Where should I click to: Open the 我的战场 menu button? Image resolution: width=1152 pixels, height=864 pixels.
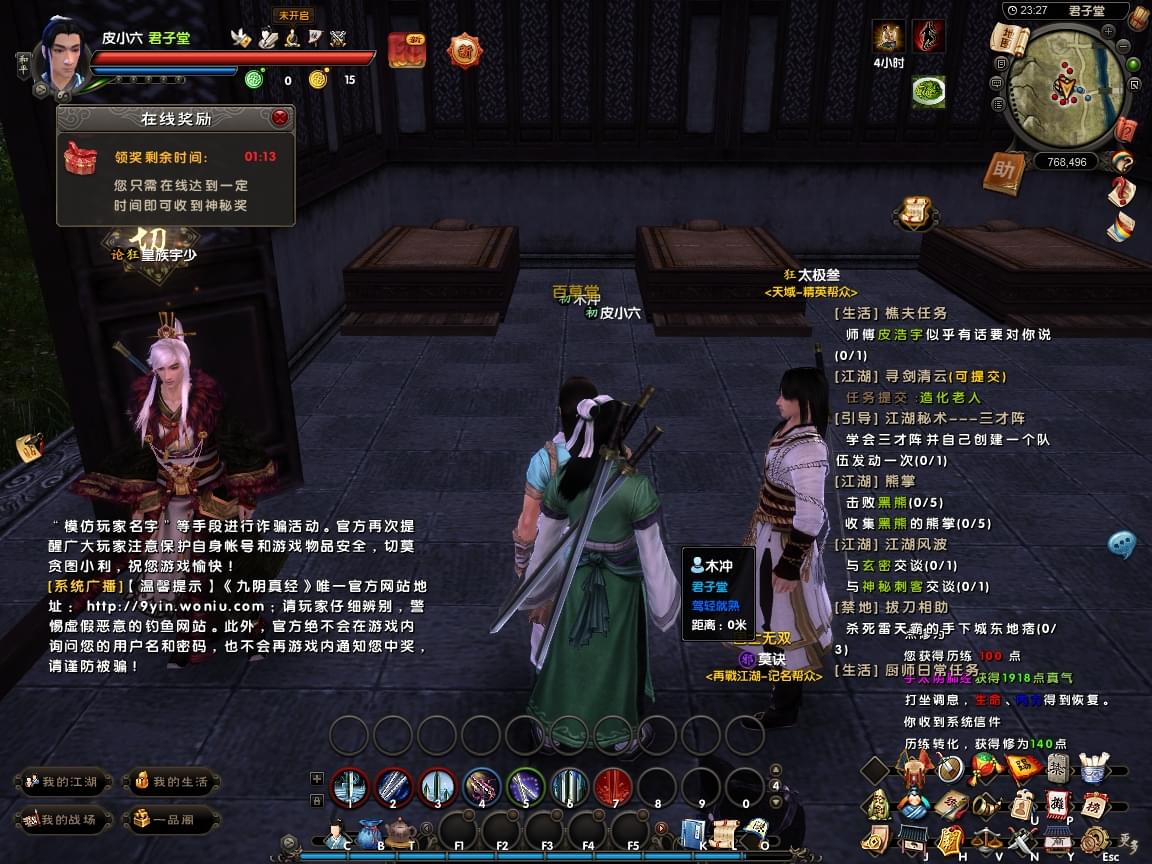pos(61,820)
